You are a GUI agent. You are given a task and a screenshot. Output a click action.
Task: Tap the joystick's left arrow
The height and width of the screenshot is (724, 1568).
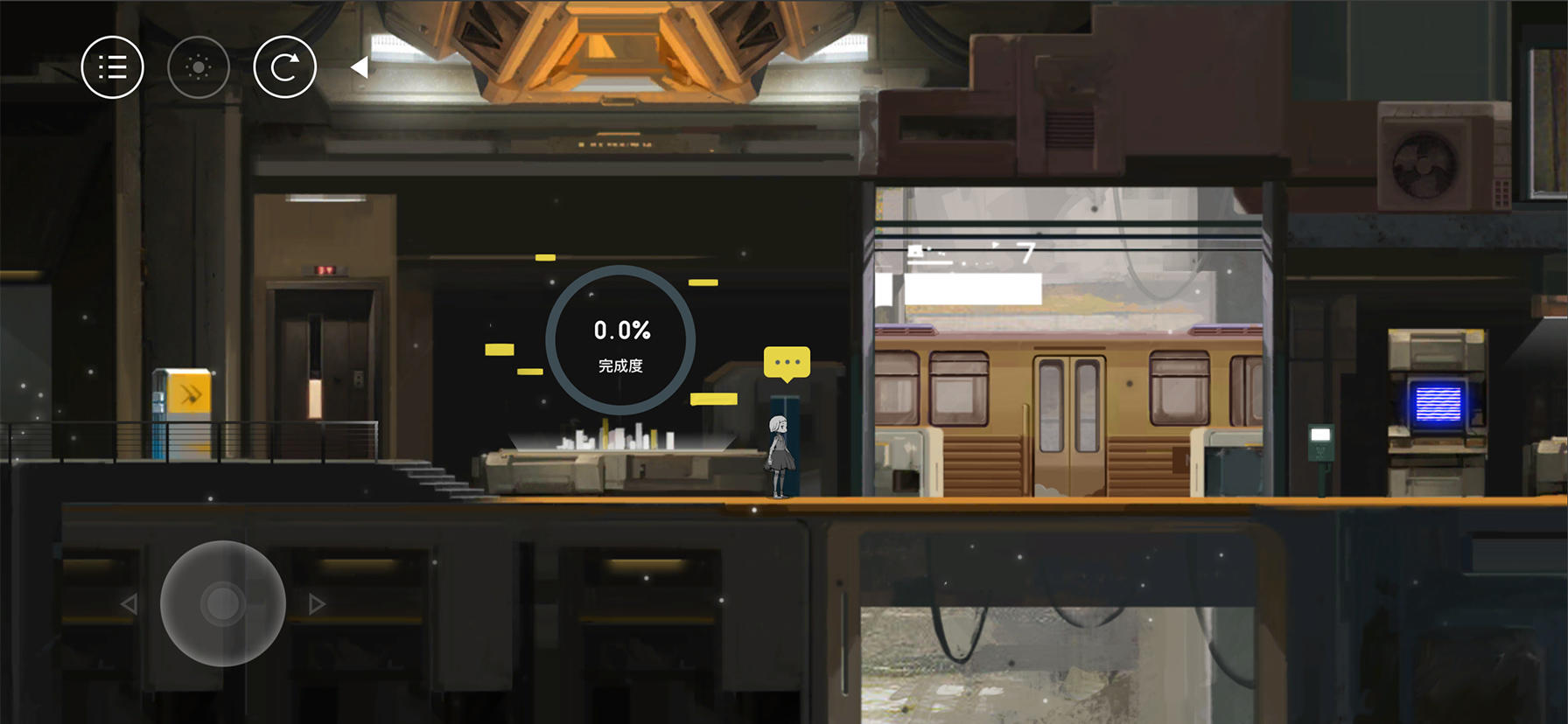click(129, 603)
